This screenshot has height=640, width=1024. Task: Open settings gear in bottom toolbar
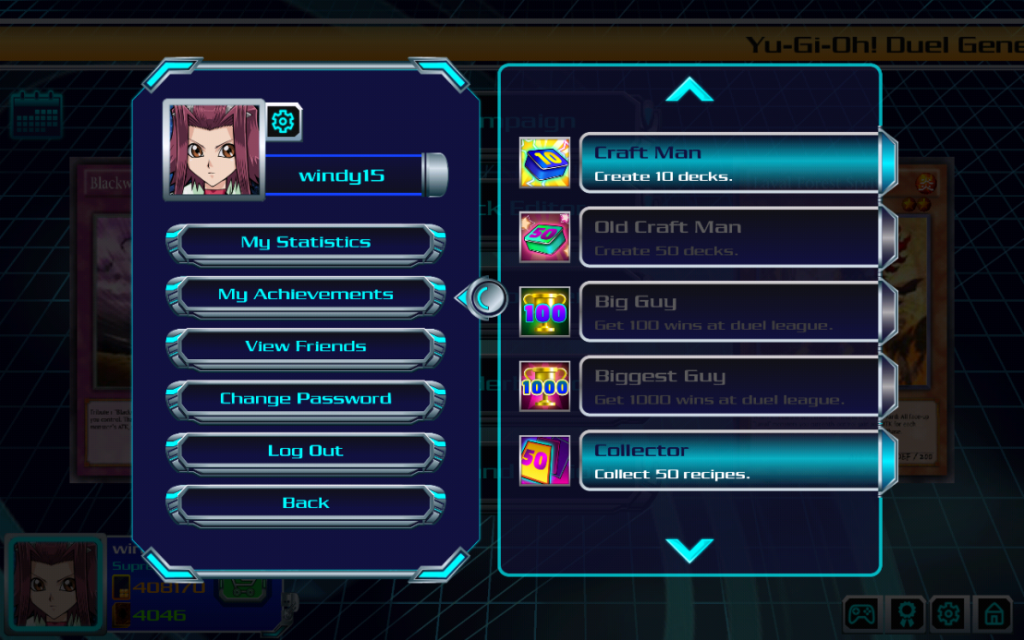pos(948,612)
